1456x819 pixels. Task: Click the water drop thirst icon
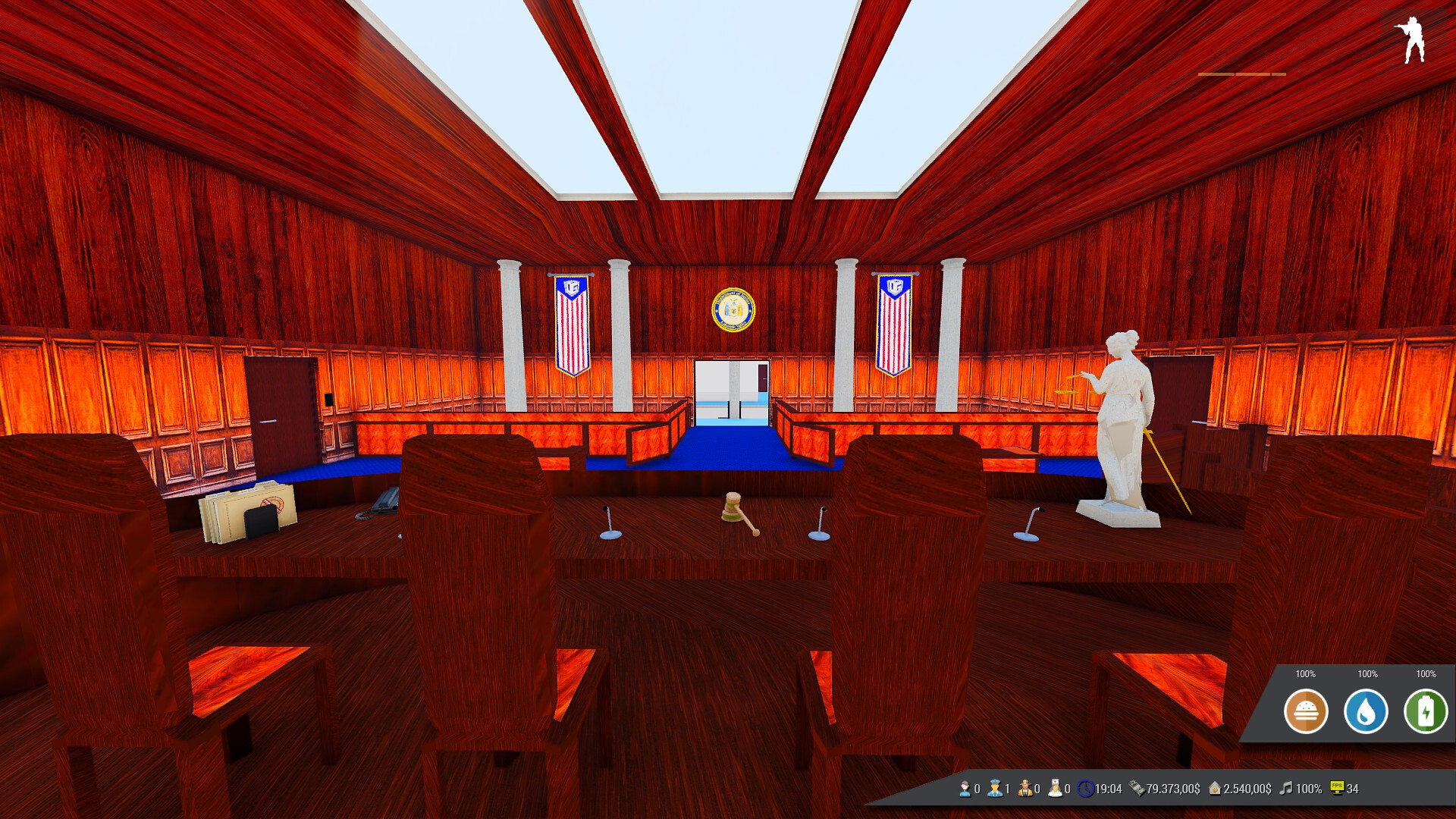tap(1366, 711)
